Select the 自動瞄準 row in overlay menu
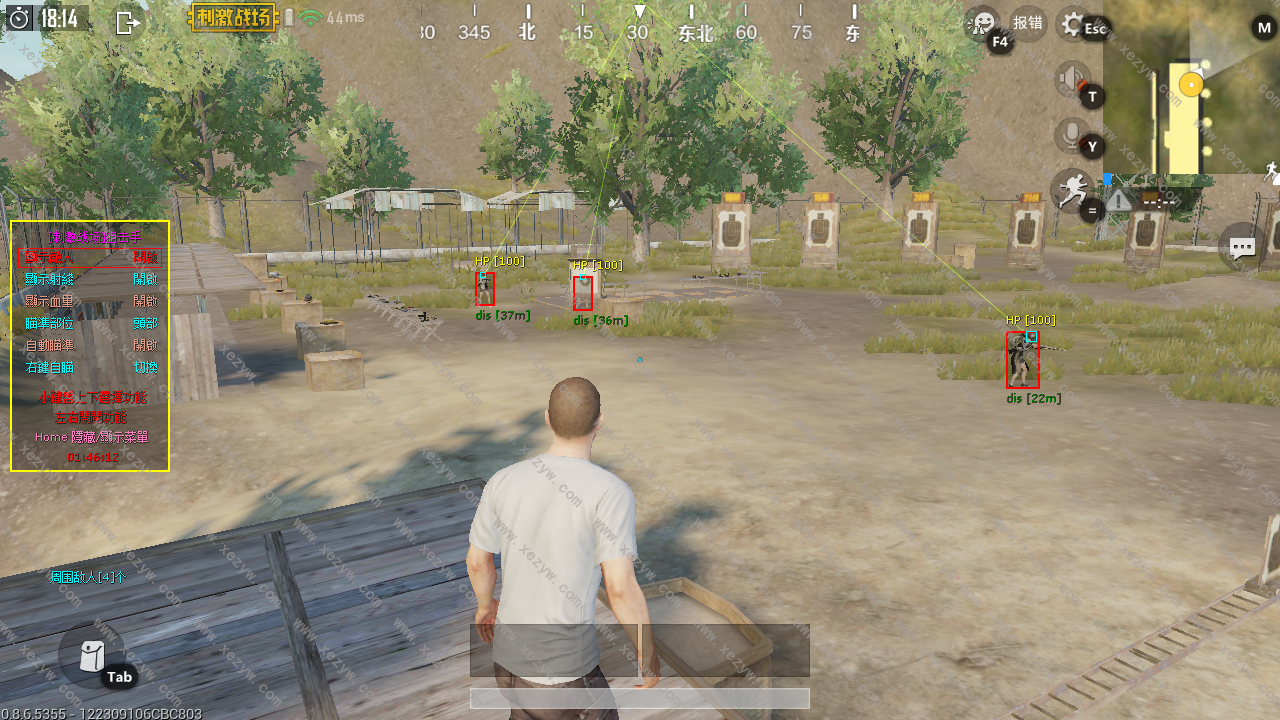The height and width of the screenshot is (720, 1280). (x=90, y=345)
